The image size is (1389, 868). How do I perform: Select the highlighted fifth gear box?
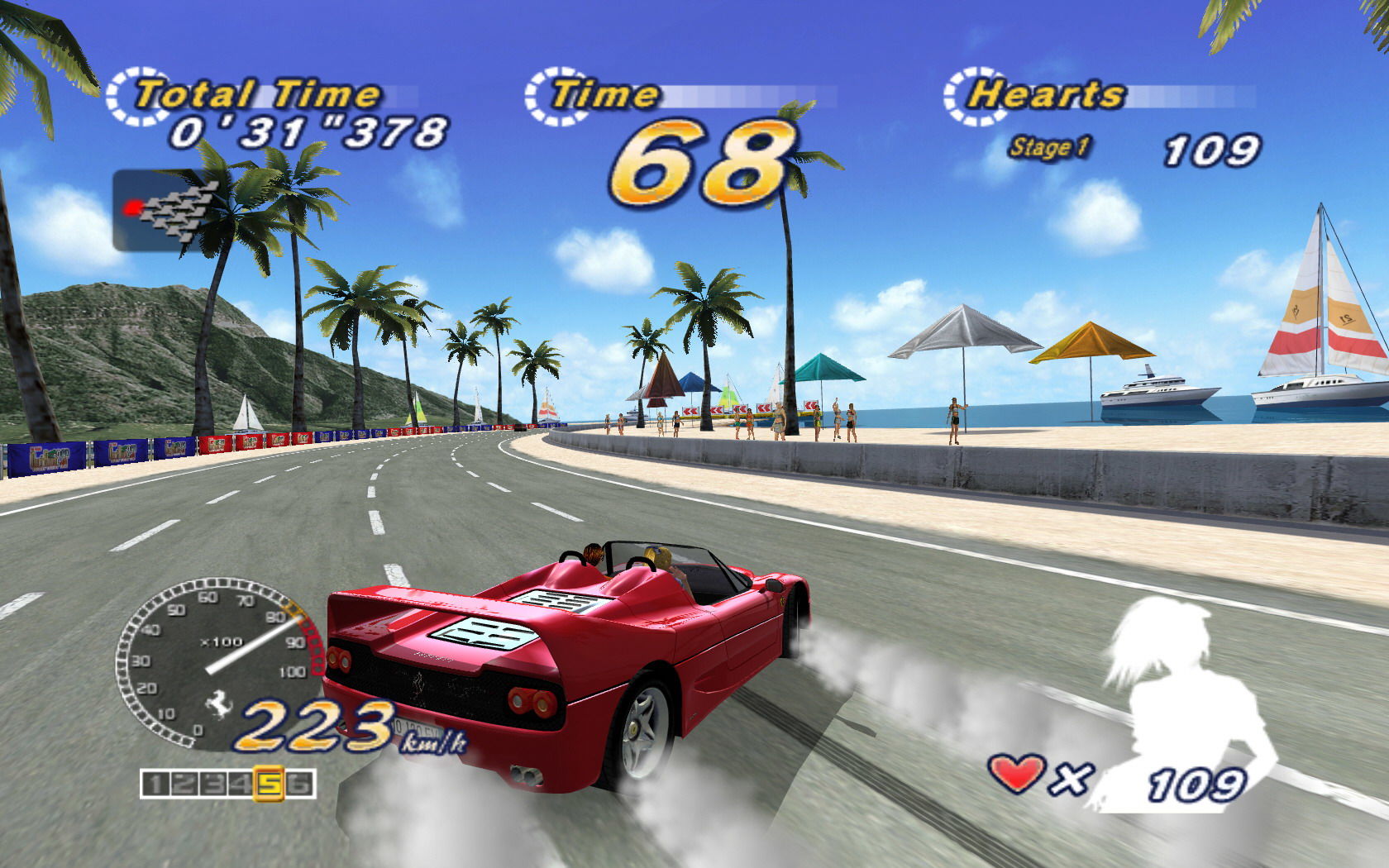(269, 783)
